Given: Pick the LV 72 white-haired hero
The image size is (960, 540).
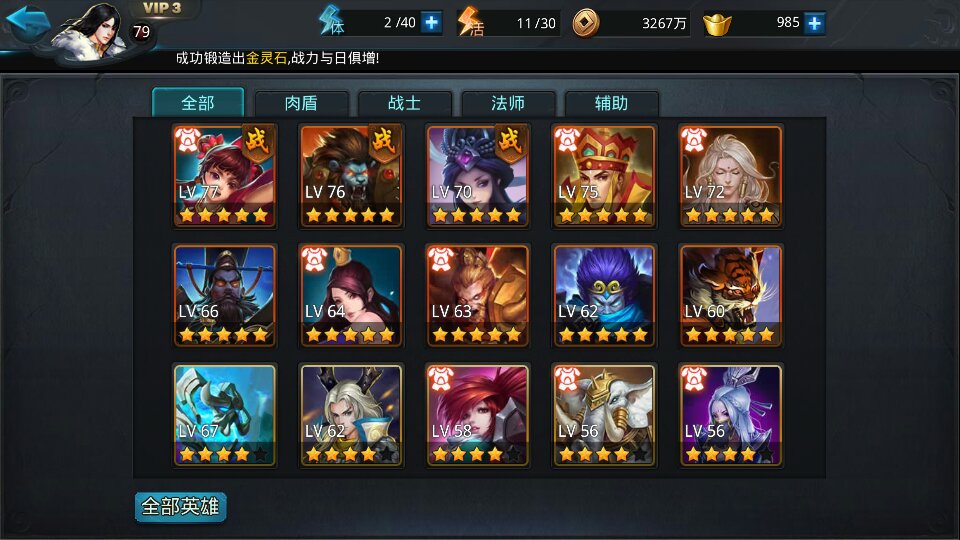Looking at the screenshot, I should [x=731, y=176].
